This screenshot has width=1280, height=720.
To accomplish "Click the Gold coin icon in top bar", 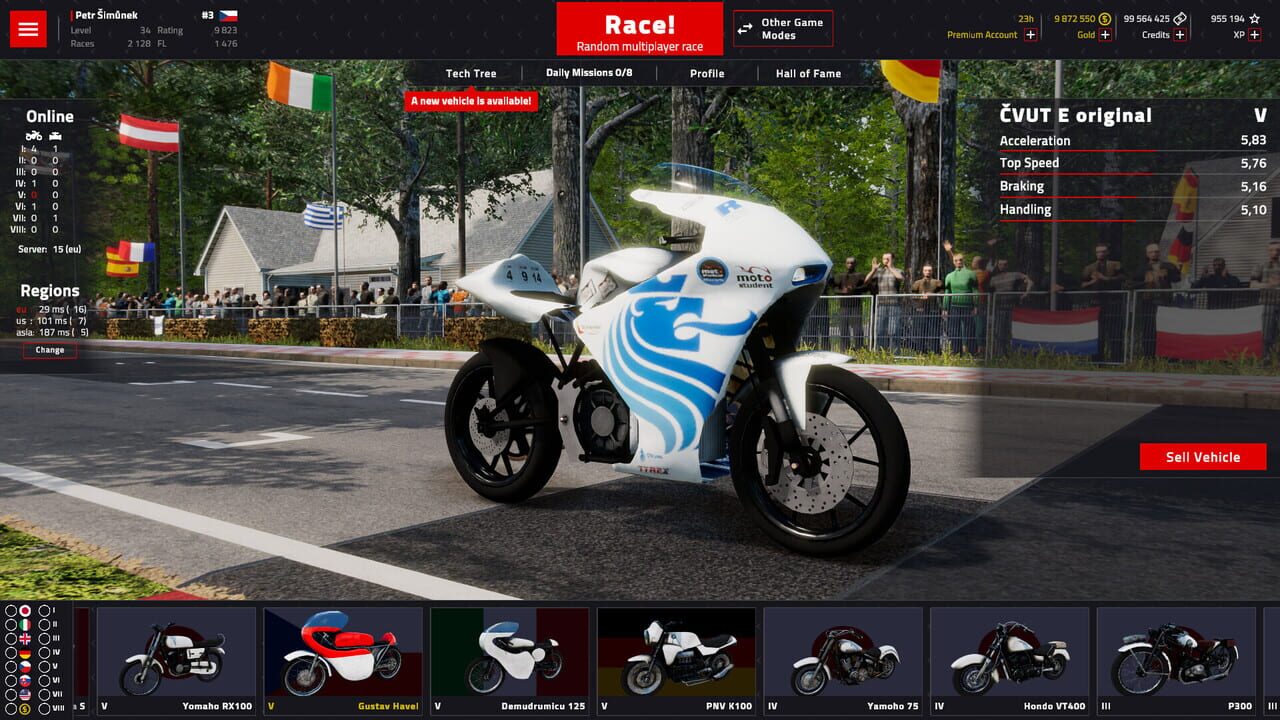I will (1104, 19).
